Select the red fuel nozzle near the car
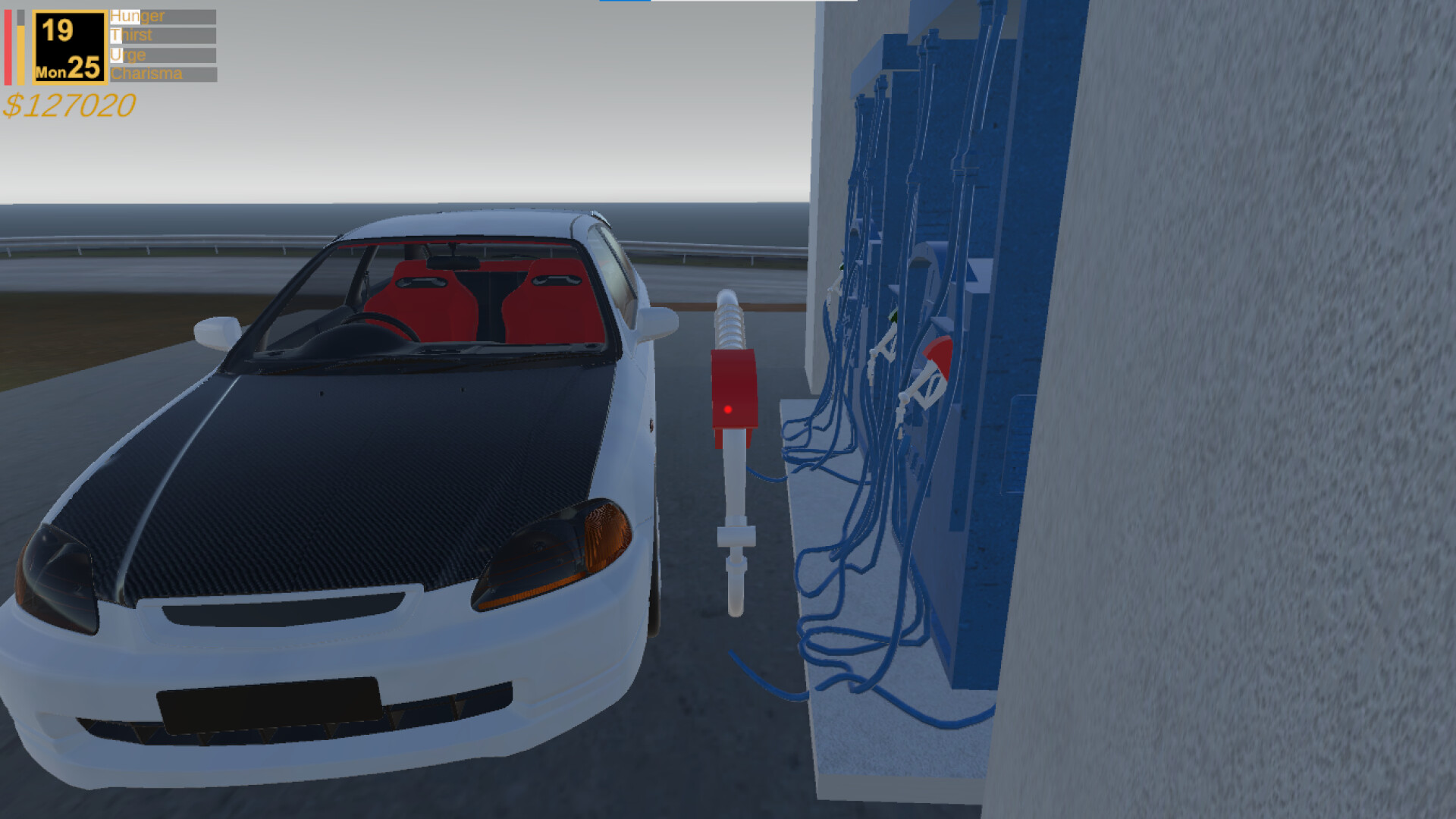 click(733, 387)
